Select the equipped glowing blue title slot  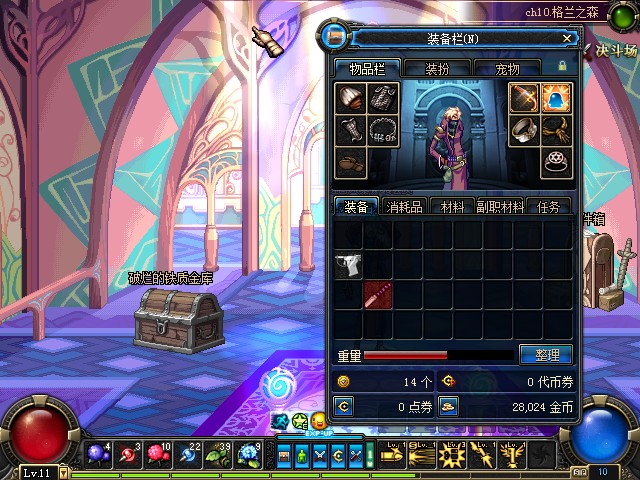(556, 98)
